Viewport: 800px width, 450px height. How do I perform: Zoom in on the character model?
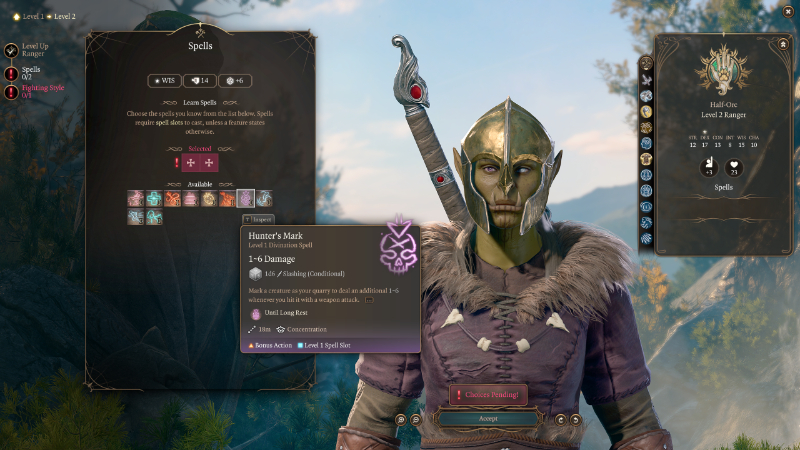(401, 420)
